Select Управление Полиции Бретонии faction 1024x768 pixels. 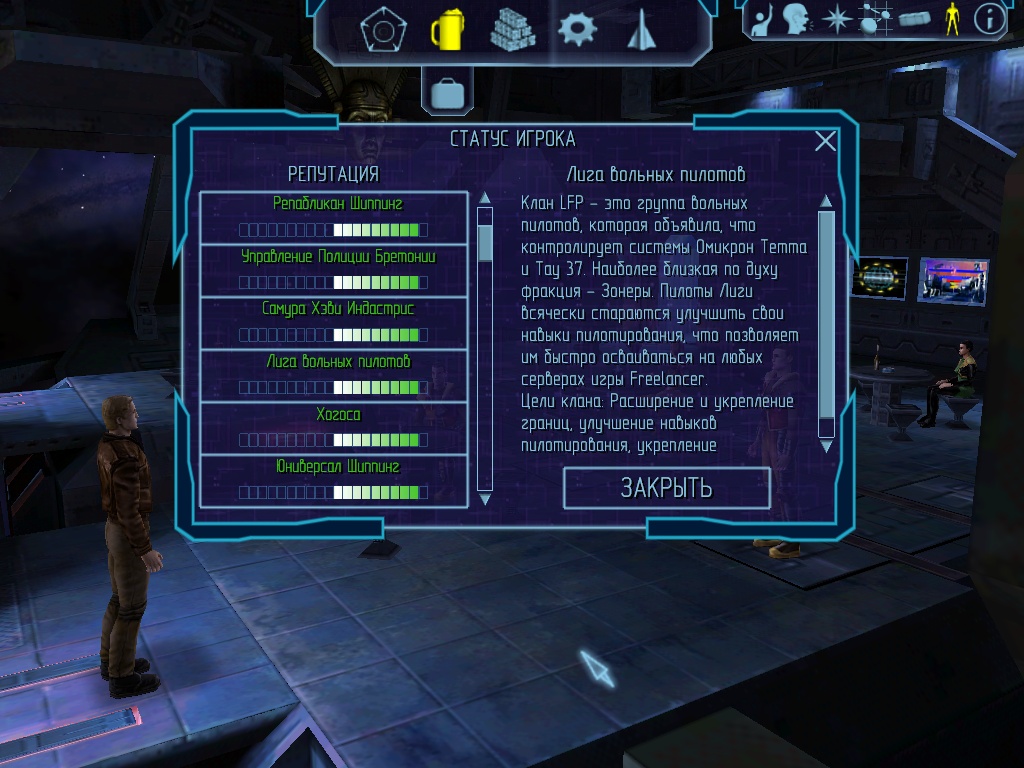[334, 270]
